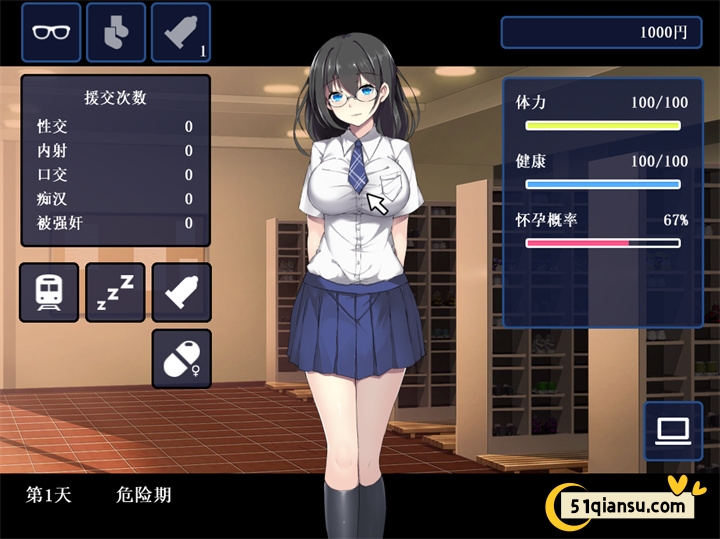Use the pill capsule button
The width and height of the screenshot is (720, 539).
[x=181, y=358]
